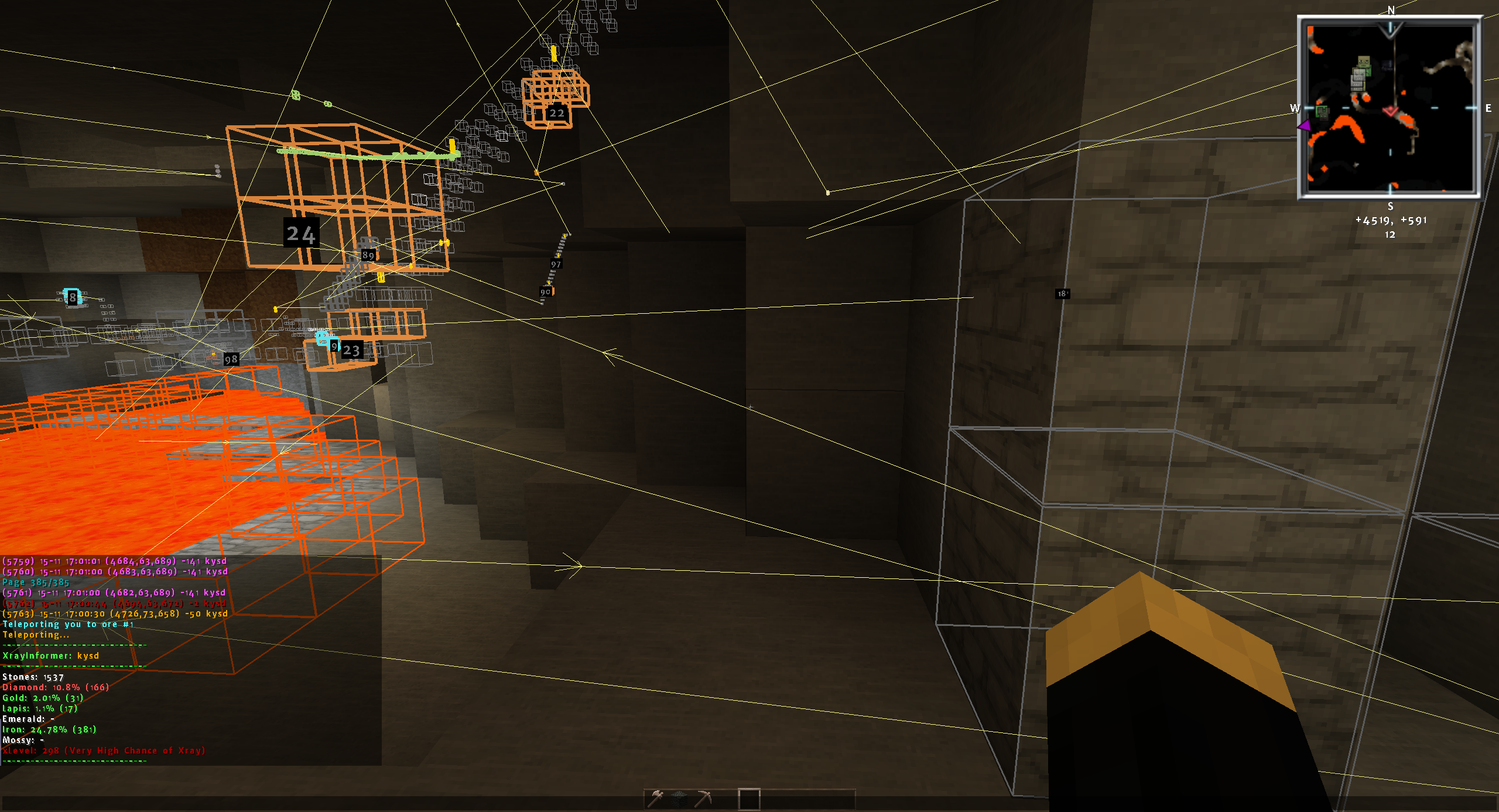Choose the pickaxe hotbar slot
This screenshot has width=1499, height=812.
[x=703, y=799]
